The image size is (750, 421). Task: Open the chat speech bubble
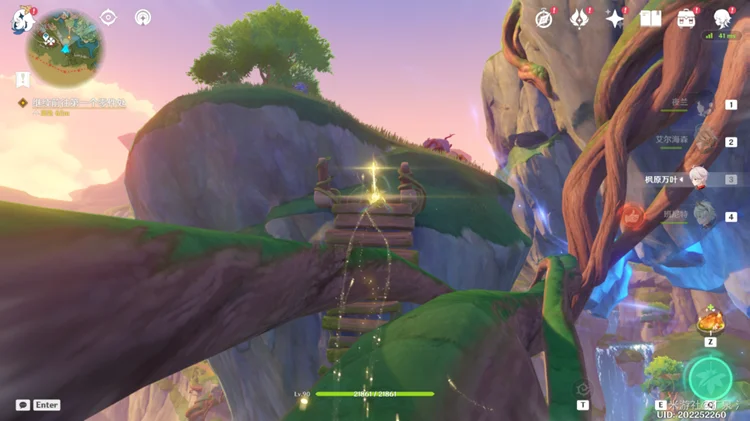(x=23, y=405)
